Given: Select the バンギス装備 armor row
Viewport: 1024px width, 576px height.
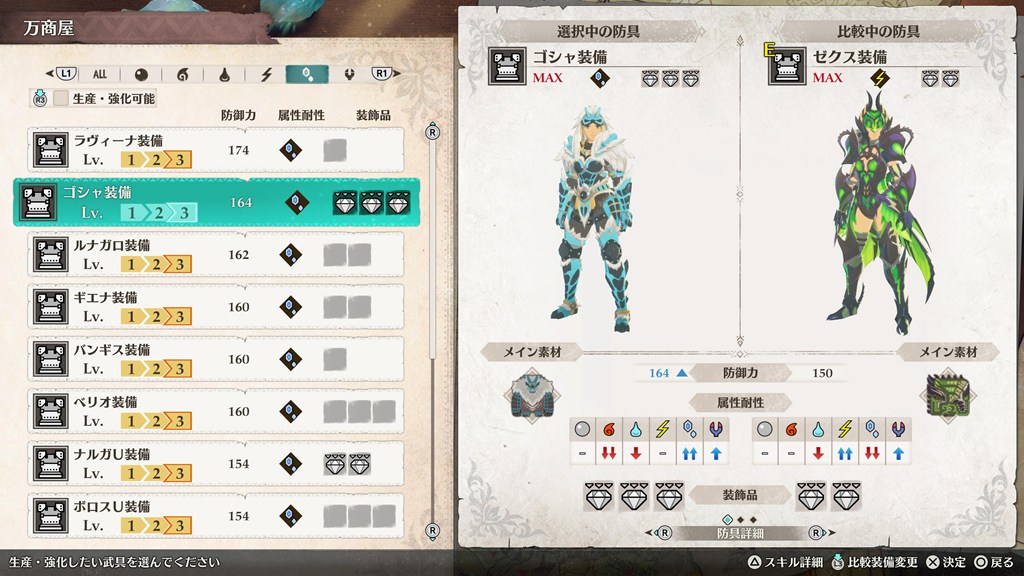Looking at the screenshot, I should [x=216, y=358].
